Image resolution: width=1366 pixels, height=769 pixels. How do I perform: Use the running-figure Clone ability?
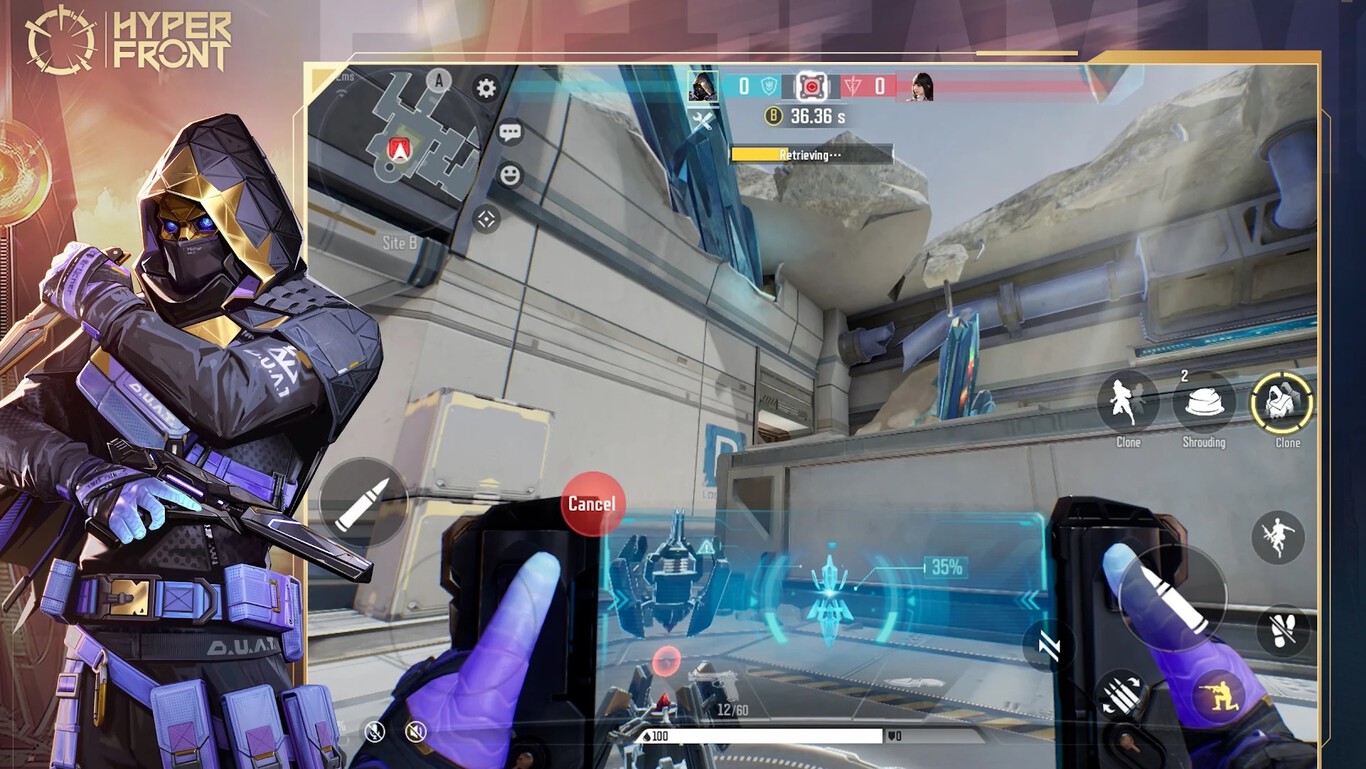[x=1128, y=403]
